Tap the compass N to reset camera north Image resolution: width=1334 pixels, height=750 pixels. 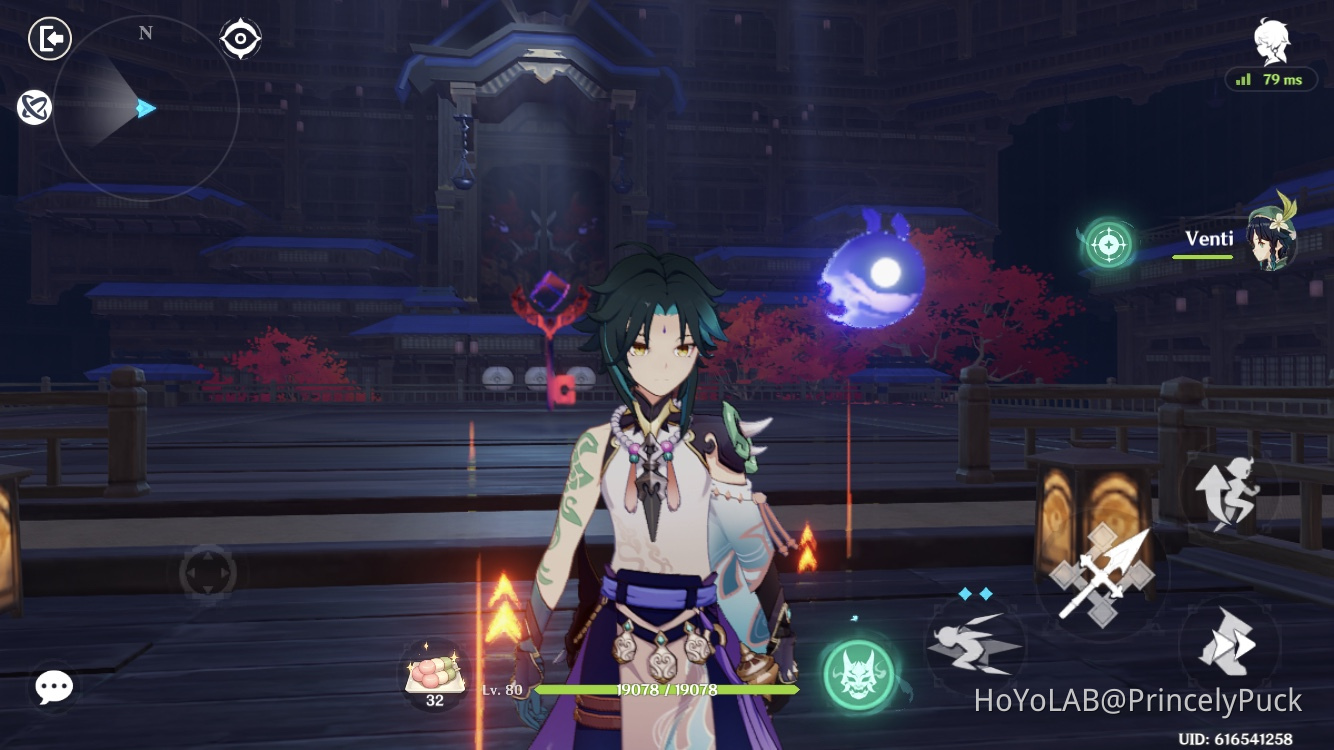tap(146, 32)
